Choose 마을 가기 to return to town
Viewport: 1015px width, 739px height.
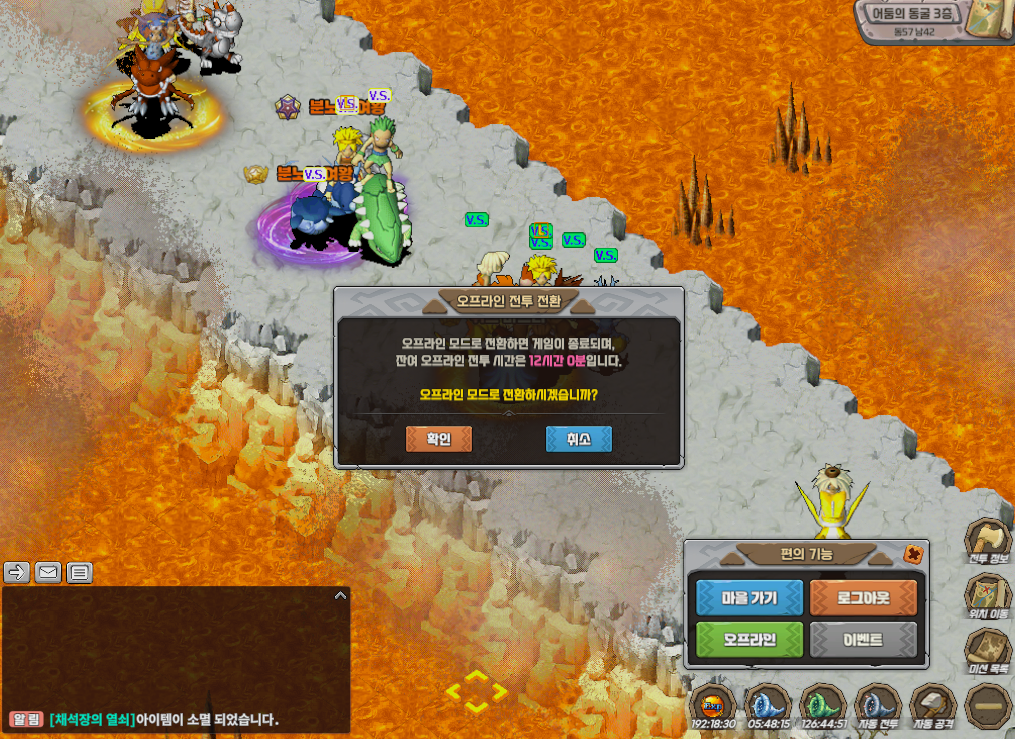749,598
